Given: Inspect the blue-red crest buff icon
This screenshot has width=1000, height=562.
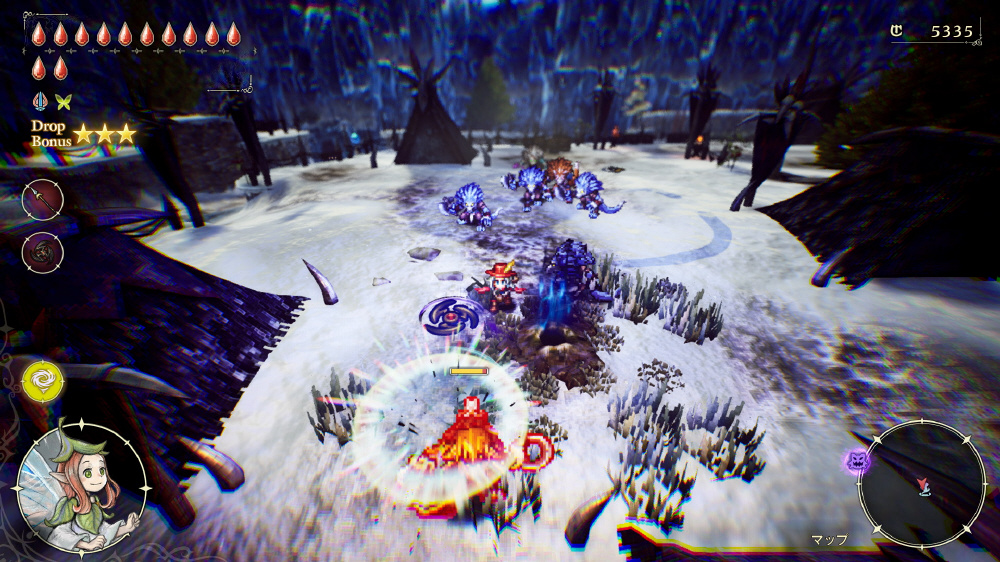Looking at the screenshot, I should tap(40, 101).
